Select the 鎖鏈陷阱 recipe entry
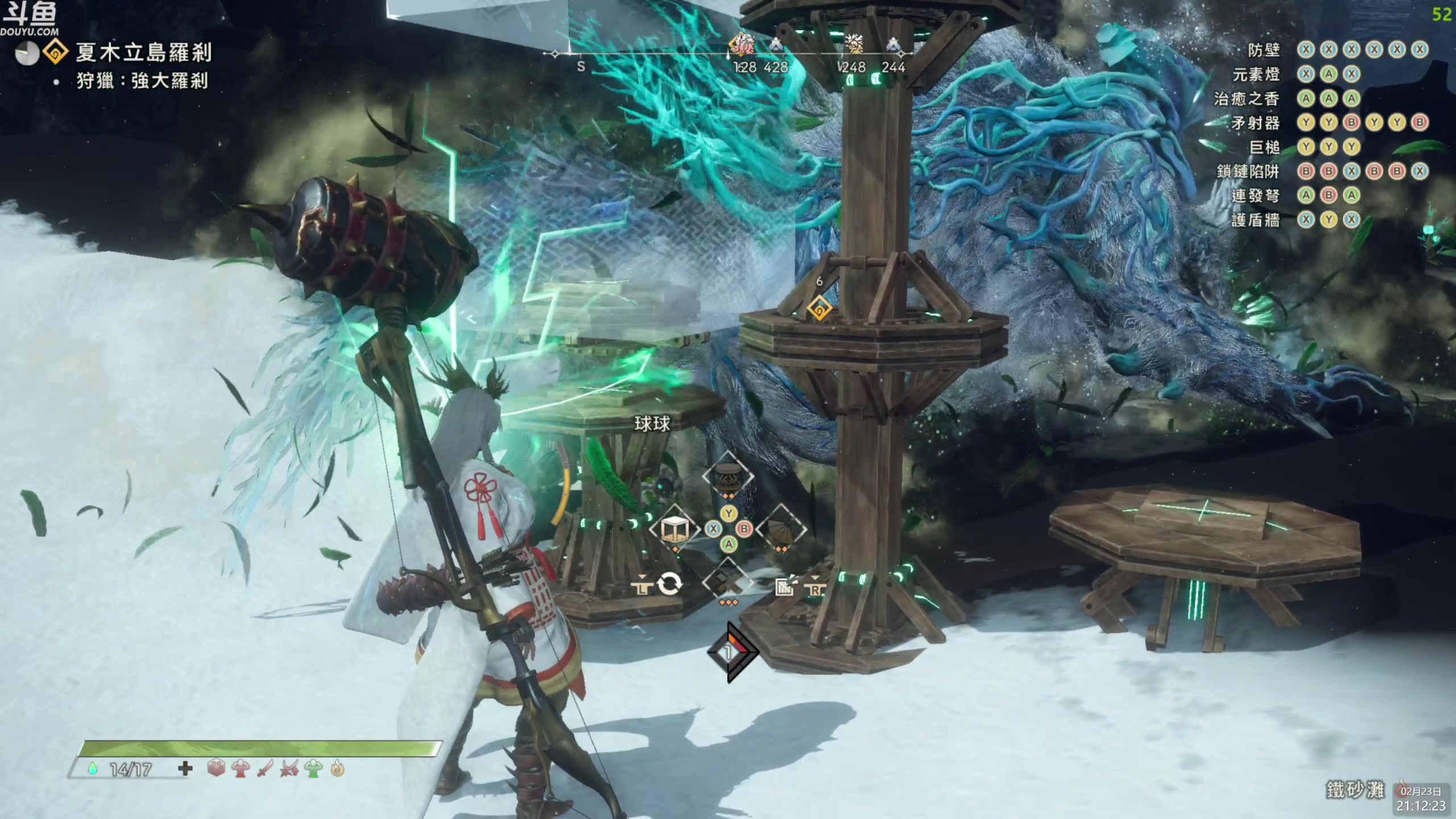This screenshot has height=819, width=1456. 1247,171
